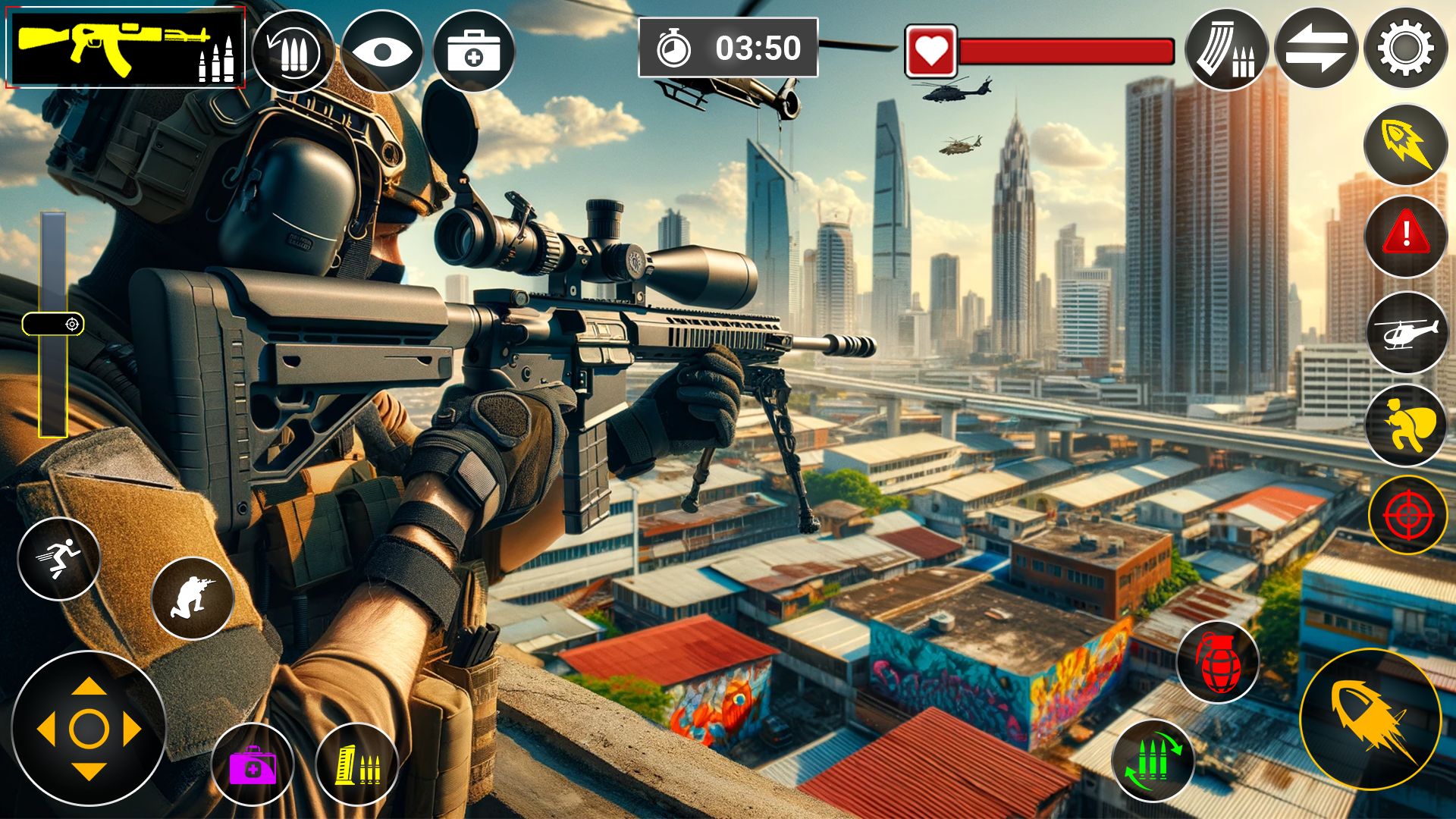Call the helicopter support

click(x=1405, y=332)
